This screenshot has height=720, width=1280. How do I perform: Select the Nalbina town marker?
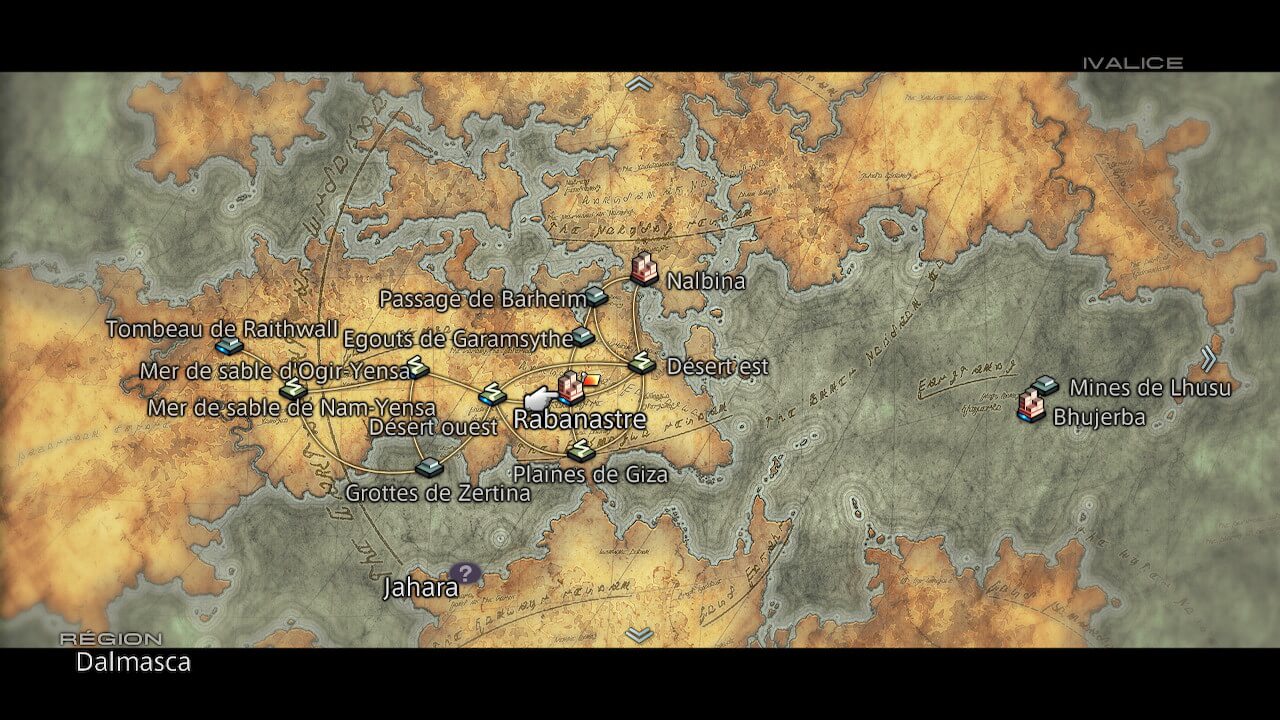pyautogui.click(x=645, y=268)
